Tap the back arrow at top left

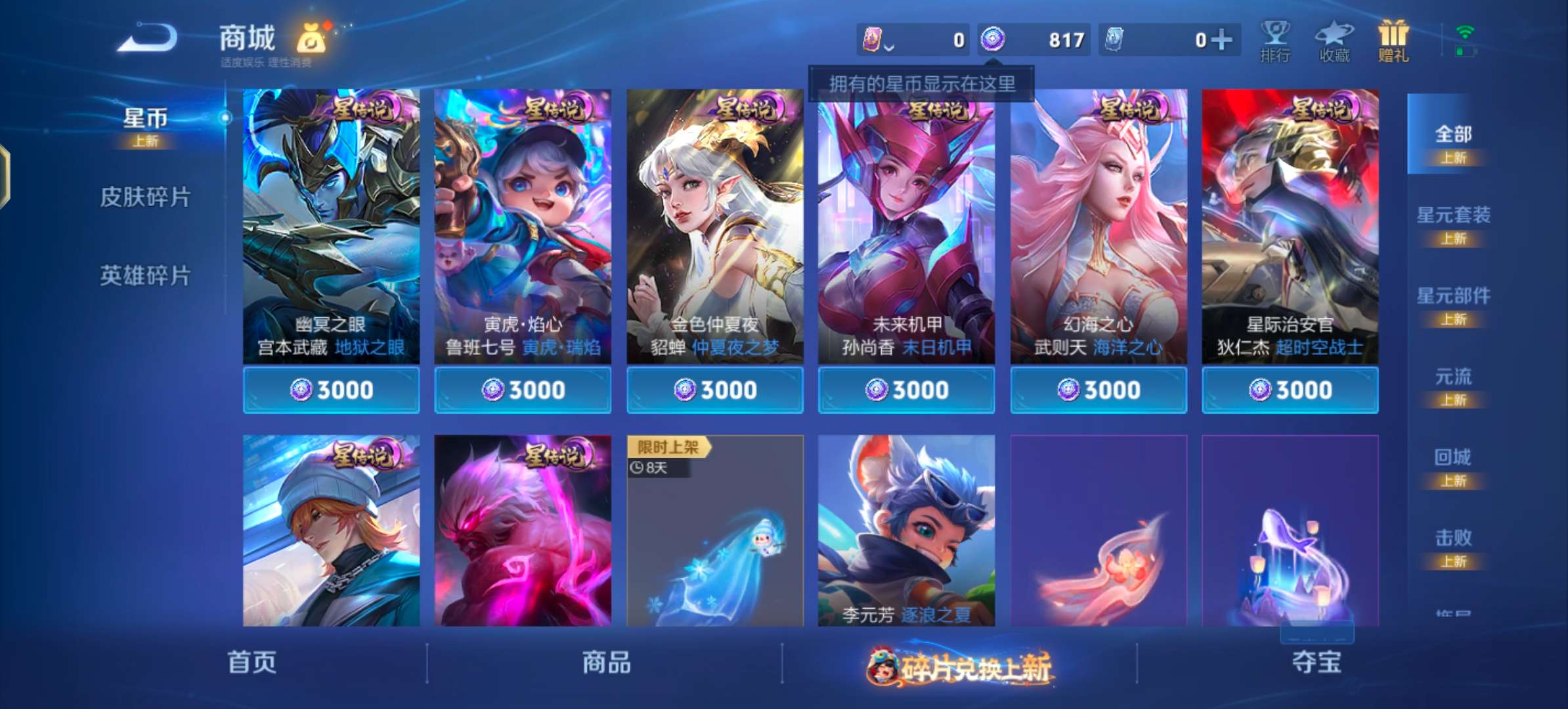148,36
